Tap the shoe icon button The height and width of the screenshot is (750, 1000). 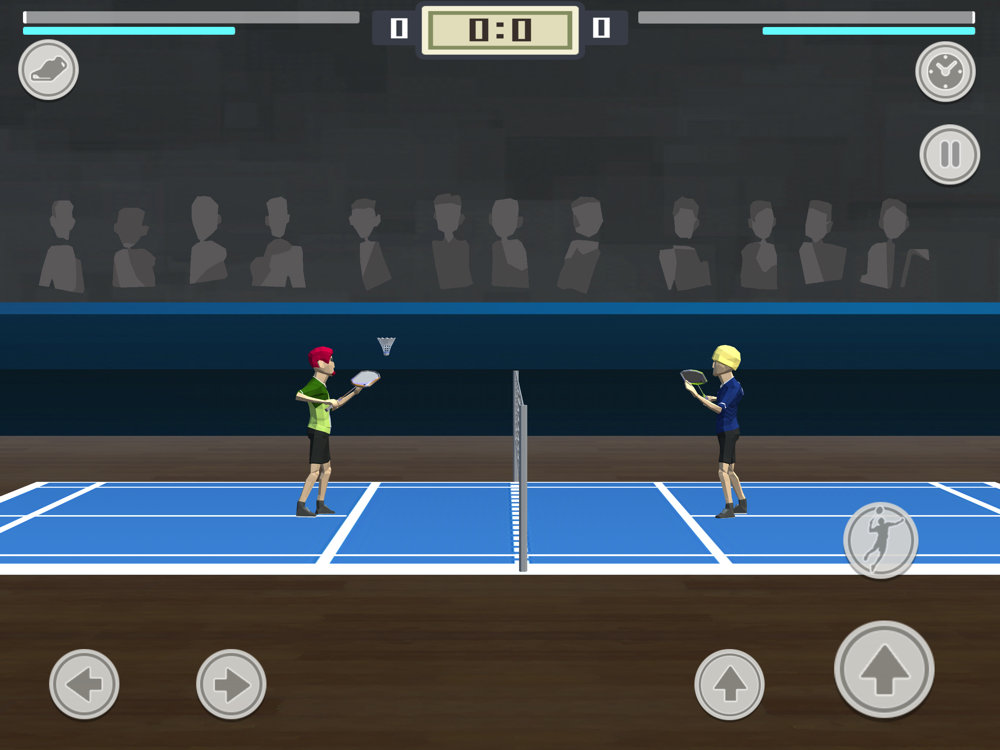click(48, 70)
